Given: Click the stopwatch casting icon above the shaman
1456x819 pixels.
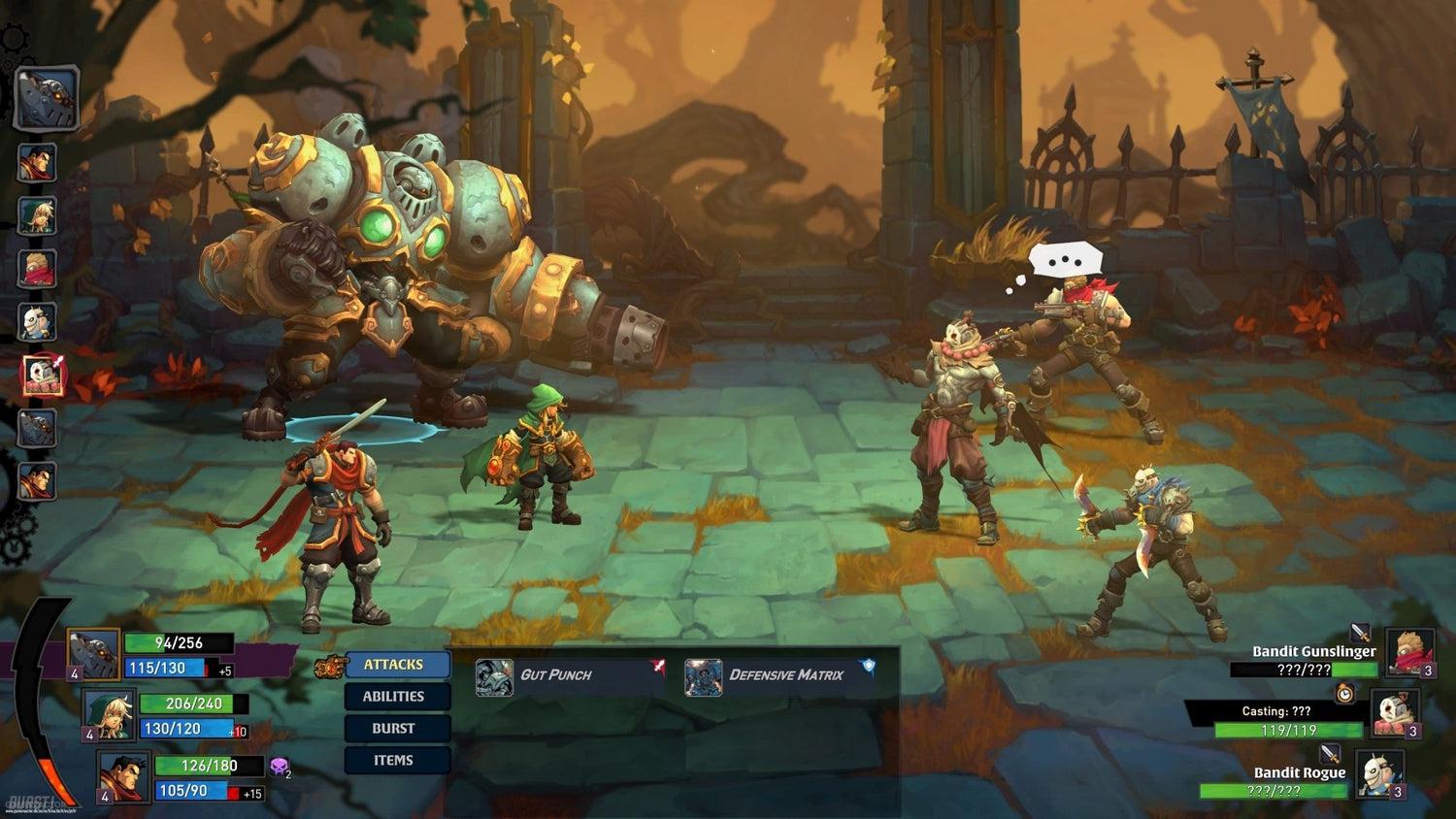Looking at the screenshot, I should [1345, 694].
